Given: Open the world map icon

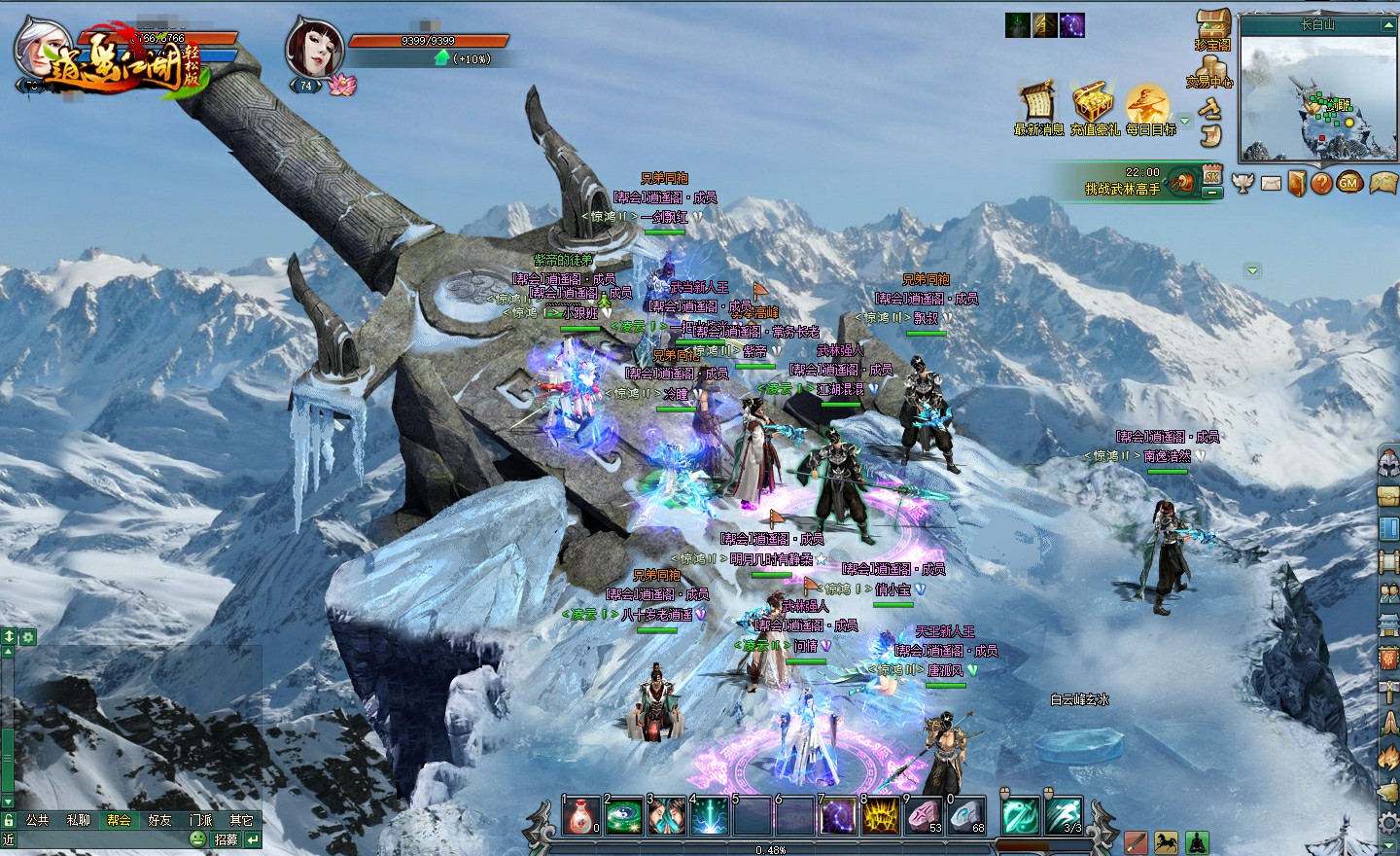Looking at the screenshot, I should (1382, 182).
